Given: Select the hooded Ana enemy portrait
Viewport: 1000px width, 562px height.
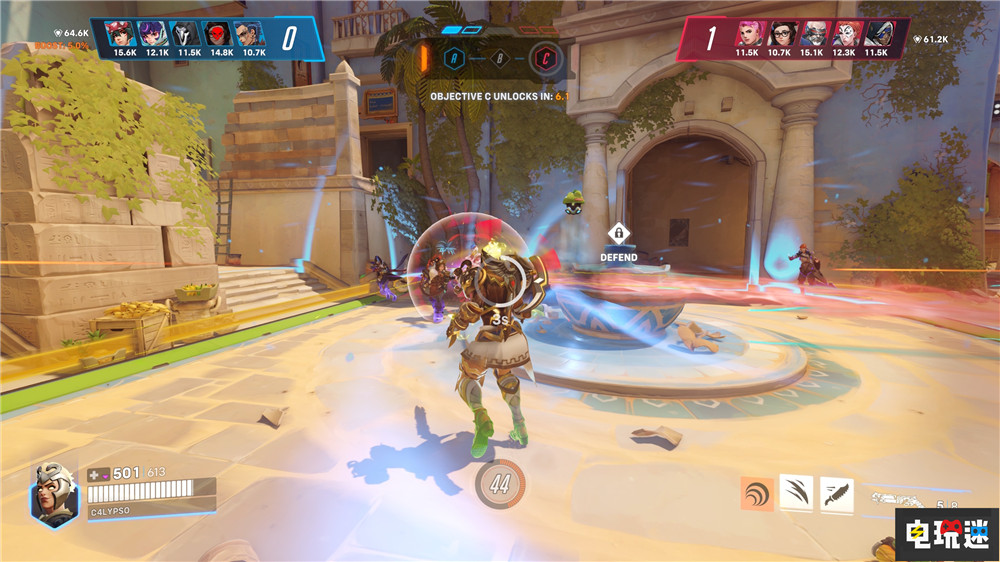Looking at the screenshot, I should tap(877, 34).
